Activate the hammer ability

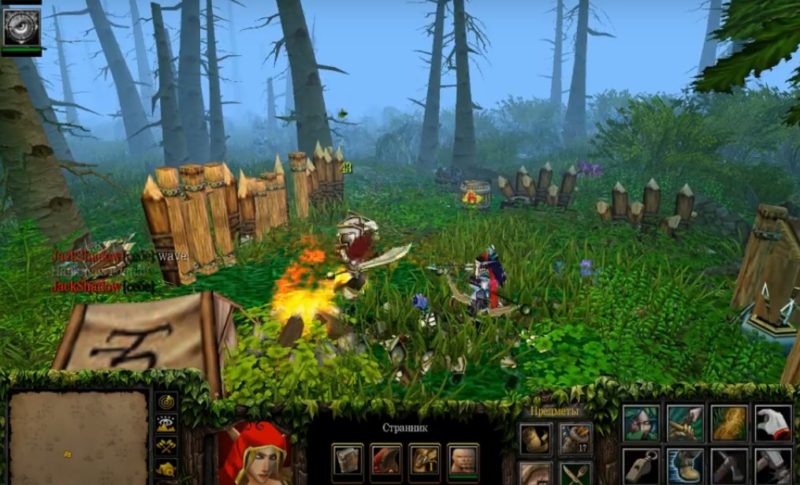773,466
